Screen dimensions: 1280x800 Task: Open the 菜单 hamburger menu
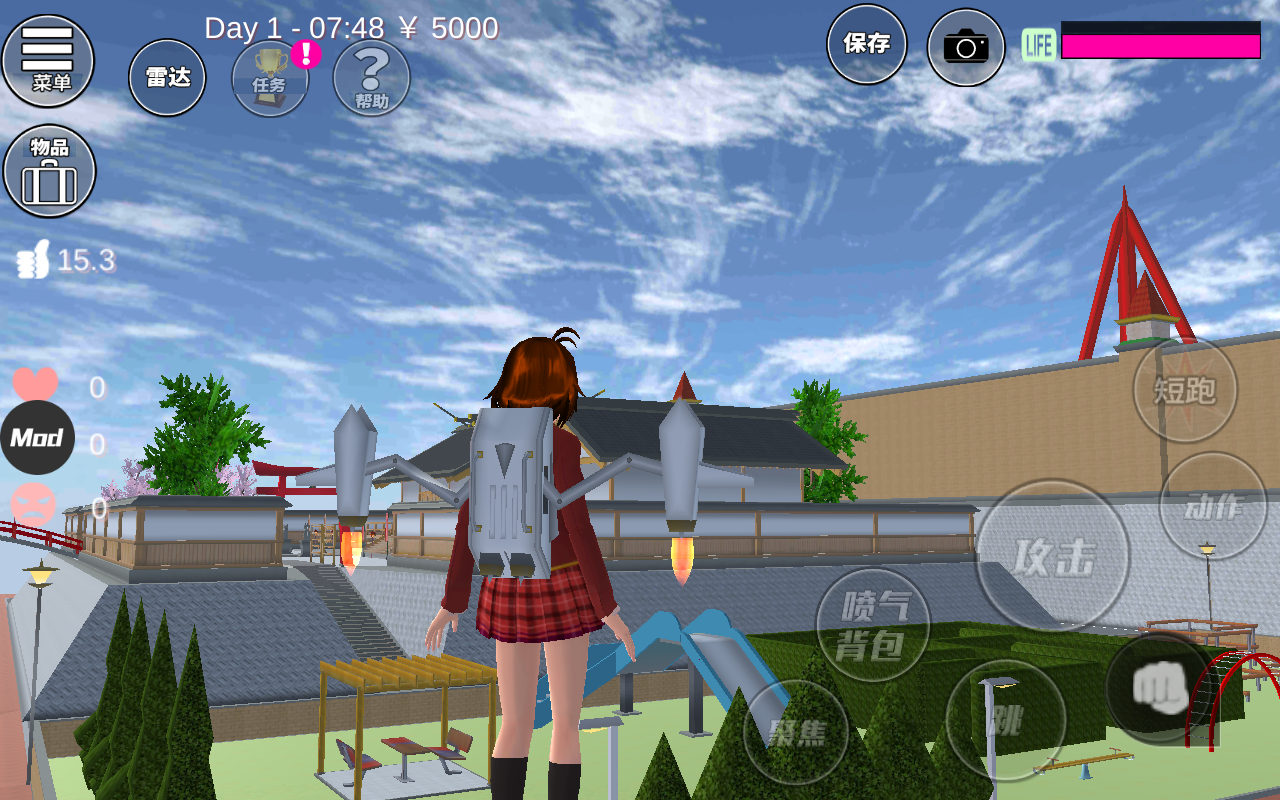pos(48,60)
